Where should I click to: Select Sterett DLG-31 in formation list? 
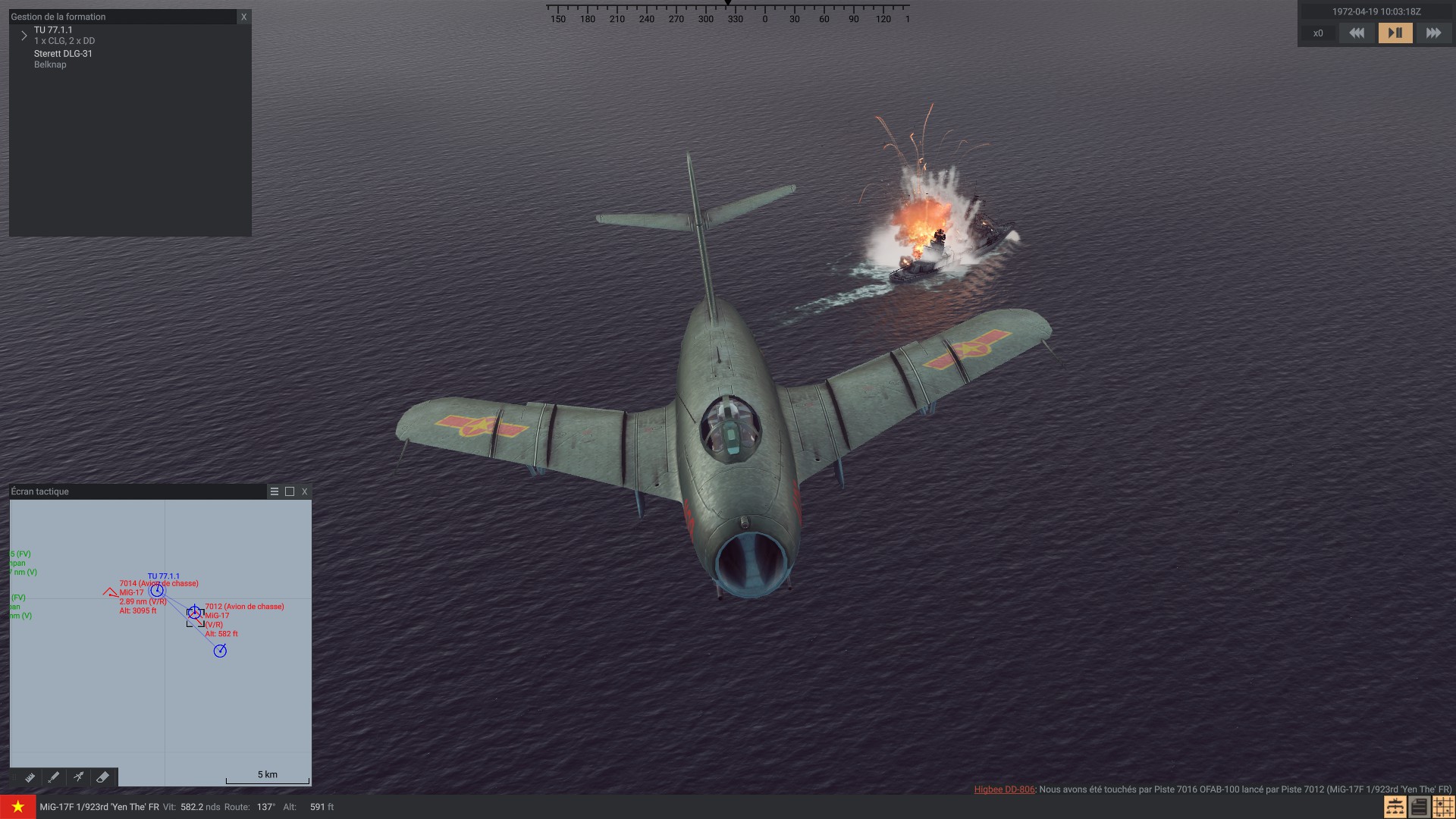tap(63, 54)
